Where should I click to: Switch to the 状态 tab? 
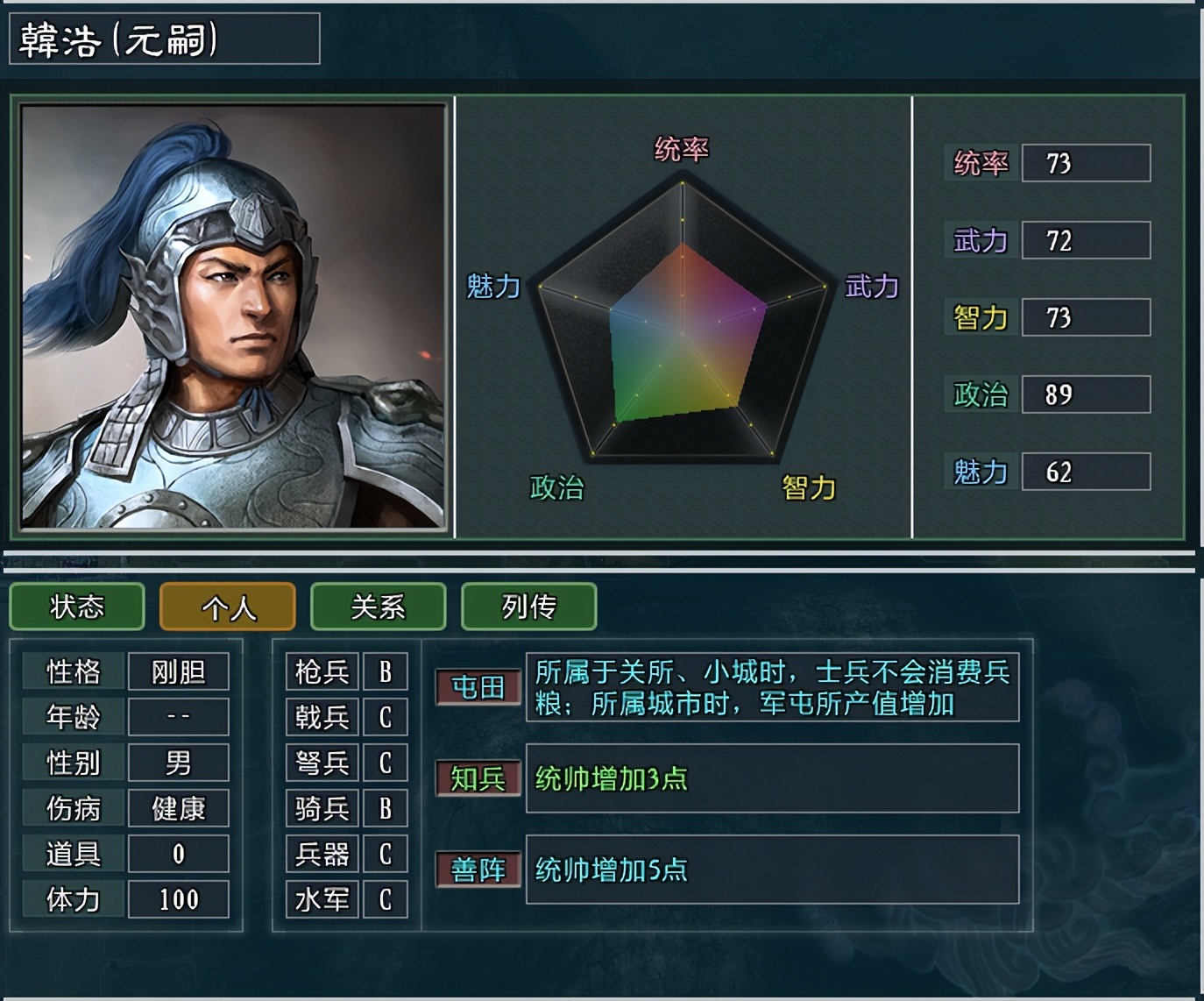click(76, 607)
